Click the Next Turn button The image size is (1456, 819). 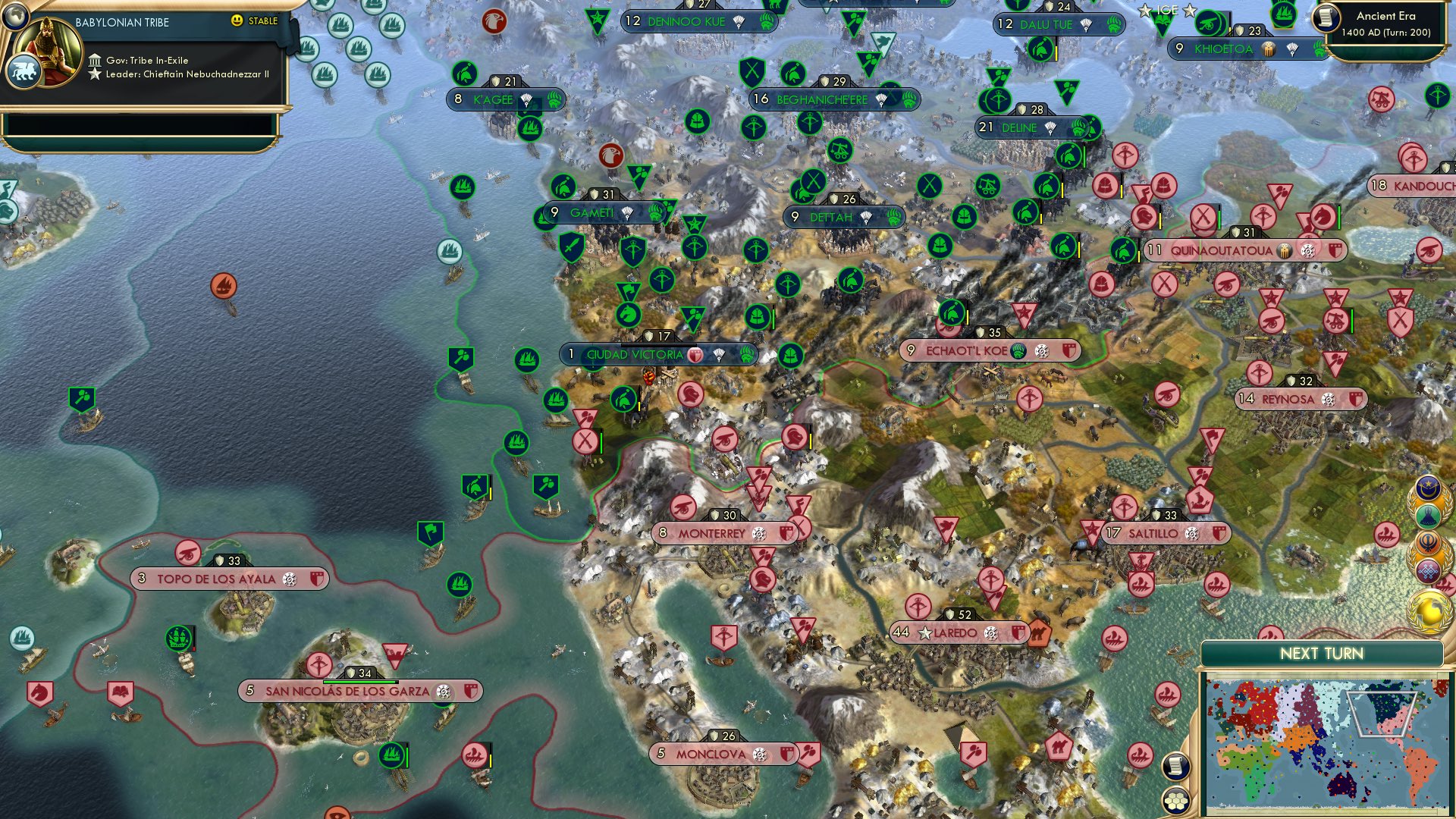click(x=1322, y=652)
